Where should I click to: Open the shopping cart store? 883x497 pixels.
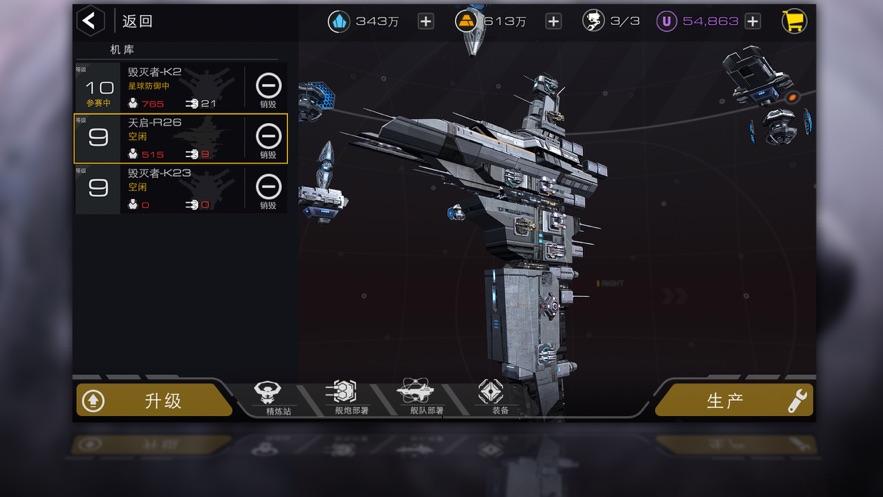click(x=795, y=21)
